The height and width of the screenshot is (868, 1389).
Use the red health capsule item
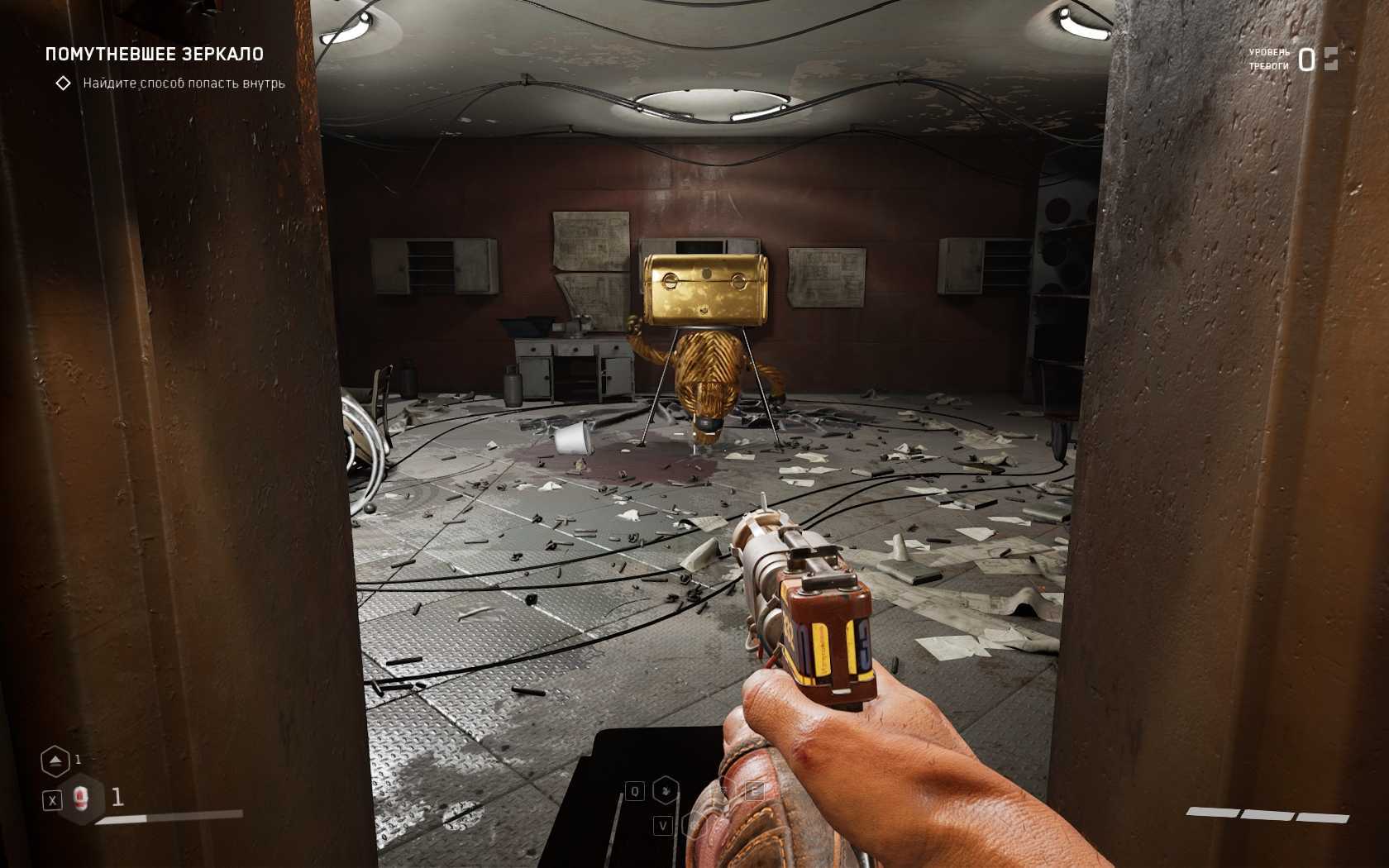(81, 799)
